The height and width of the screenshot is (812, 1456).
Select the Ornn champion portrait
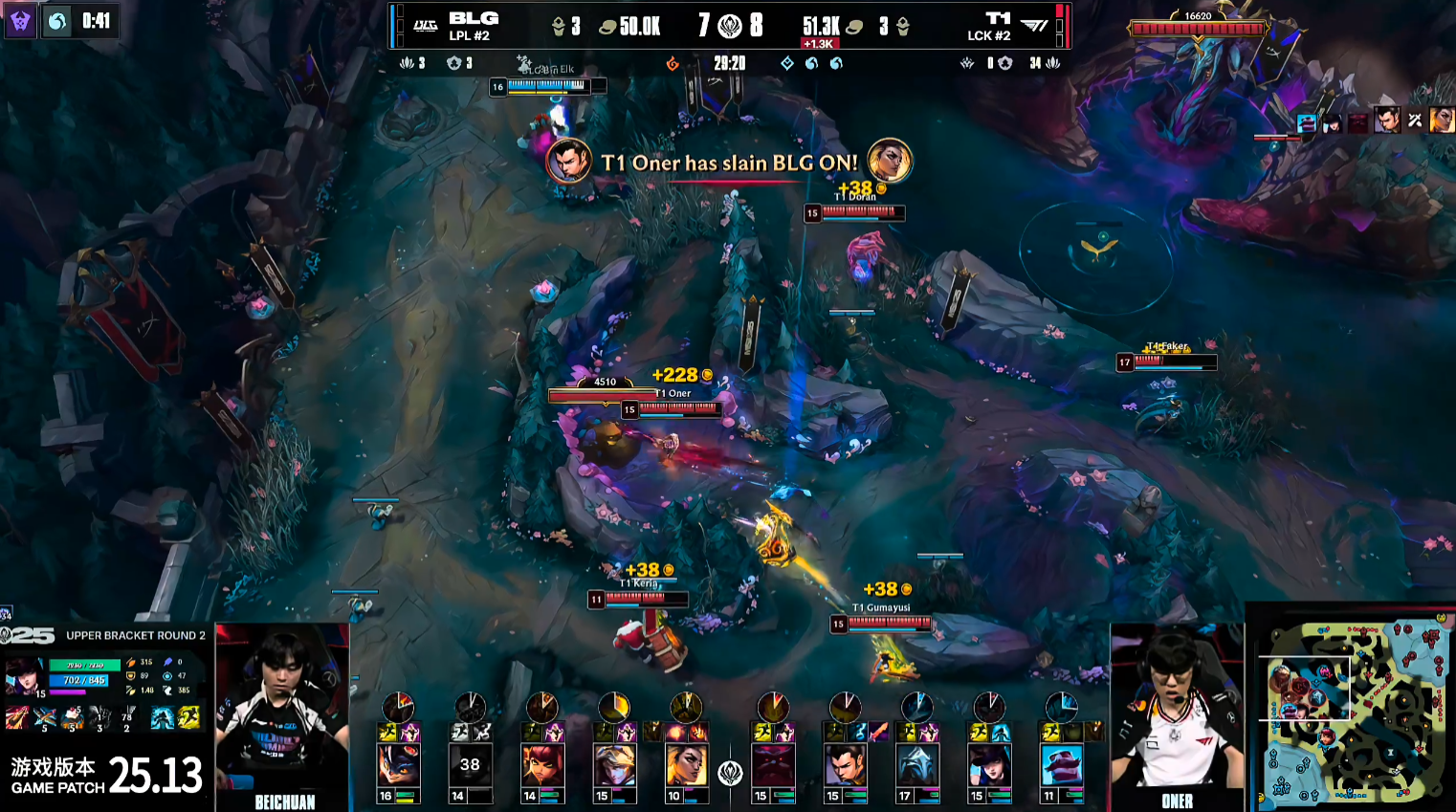773,765
